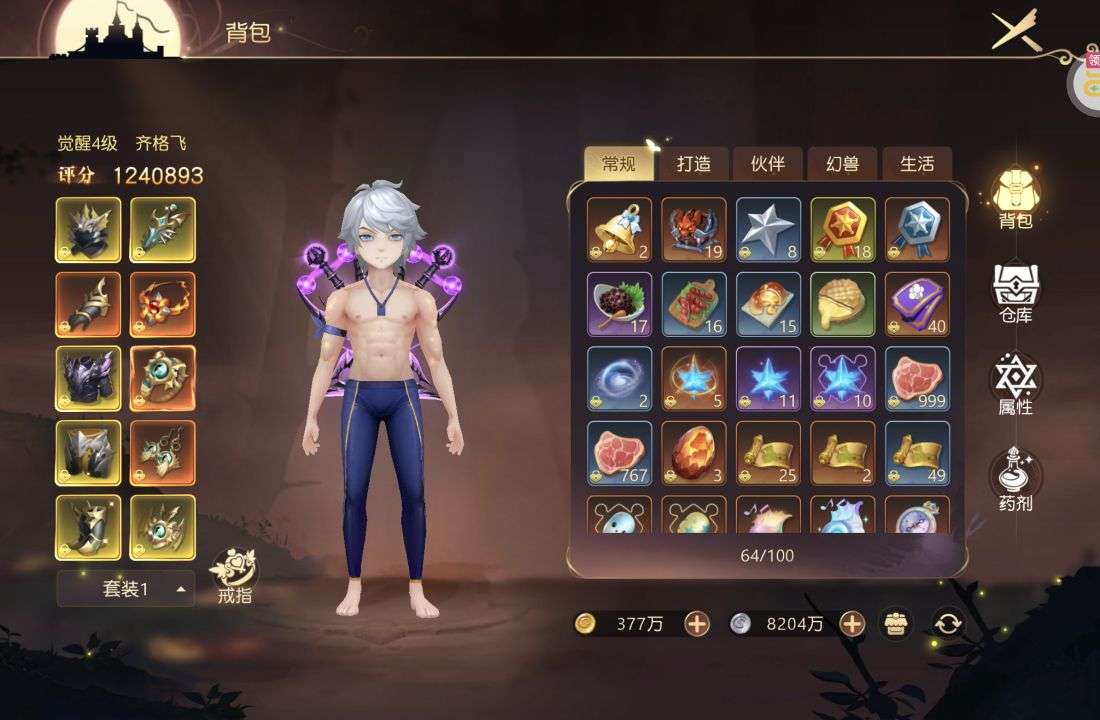Pick the raw meat stack of 999
This screenshot has width=1100, height=720.
click(917, 379)
